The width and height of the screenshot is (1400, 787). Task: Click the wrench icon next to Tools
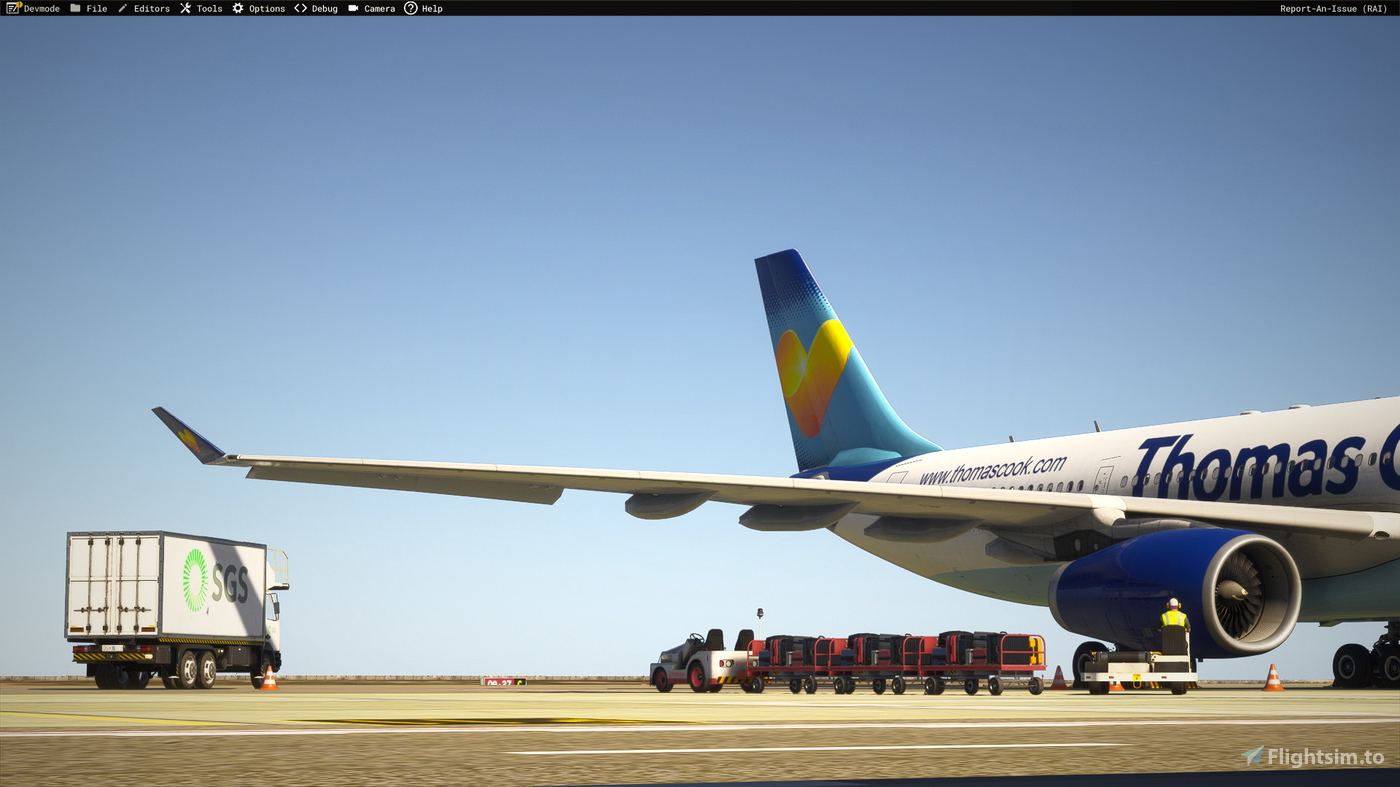(184, 8)
